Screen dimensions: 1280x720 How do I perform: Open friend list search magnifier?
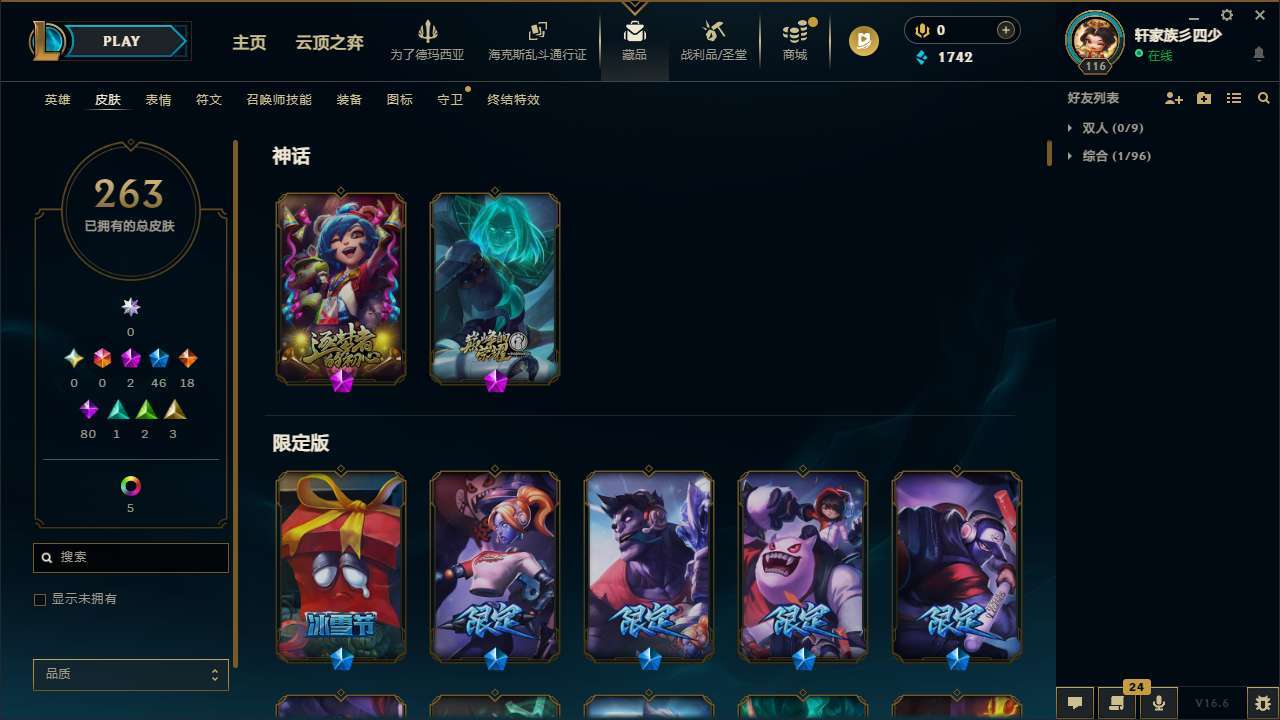[1264, 98]
